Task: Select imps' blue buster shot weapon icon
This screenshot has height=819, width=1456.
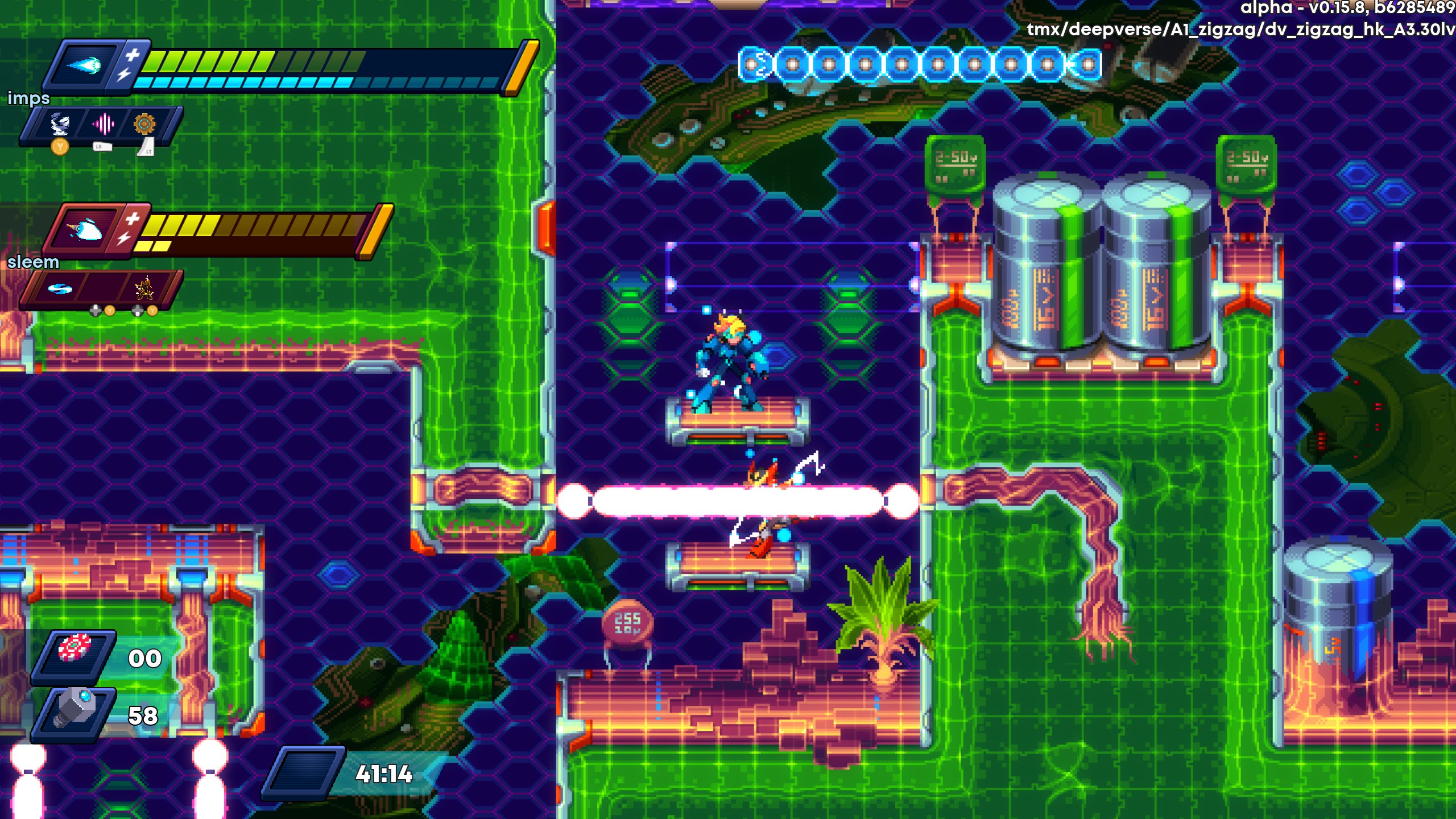Action: pos(83,65)
